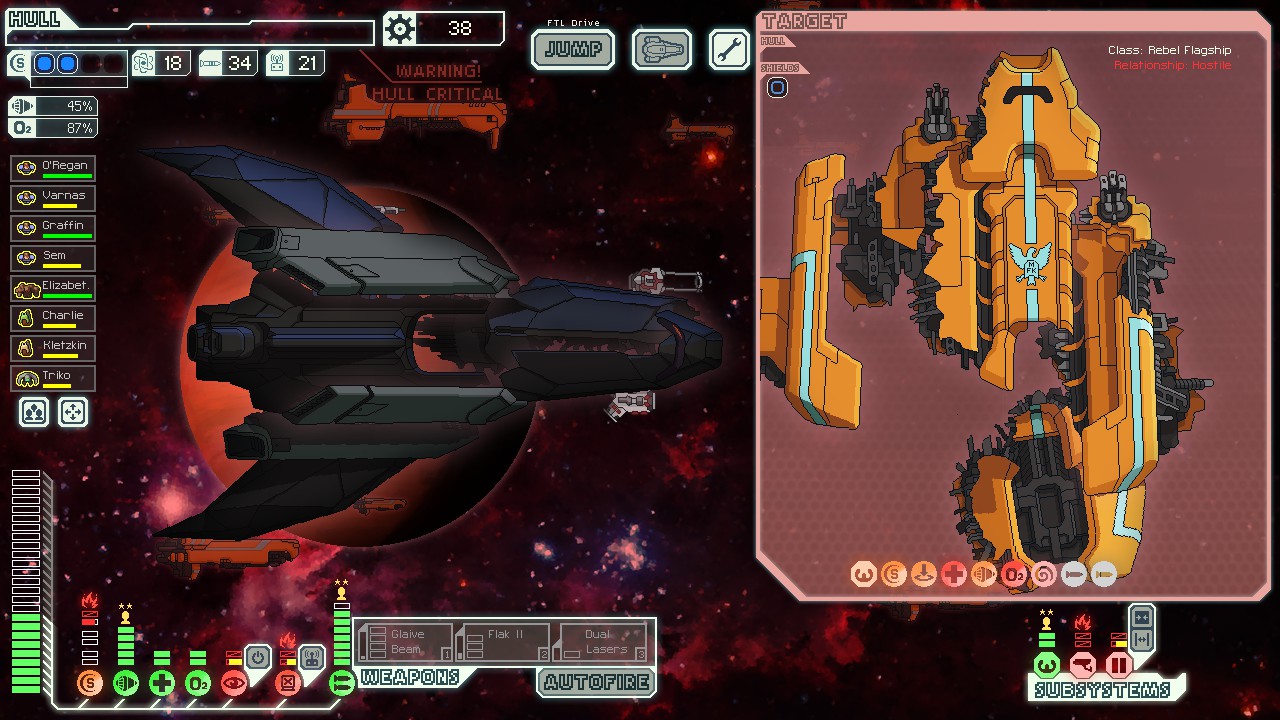The width and height of the screenshot is (1280, 720).
Task: Select crew member Triko
Action: [53, 378]
